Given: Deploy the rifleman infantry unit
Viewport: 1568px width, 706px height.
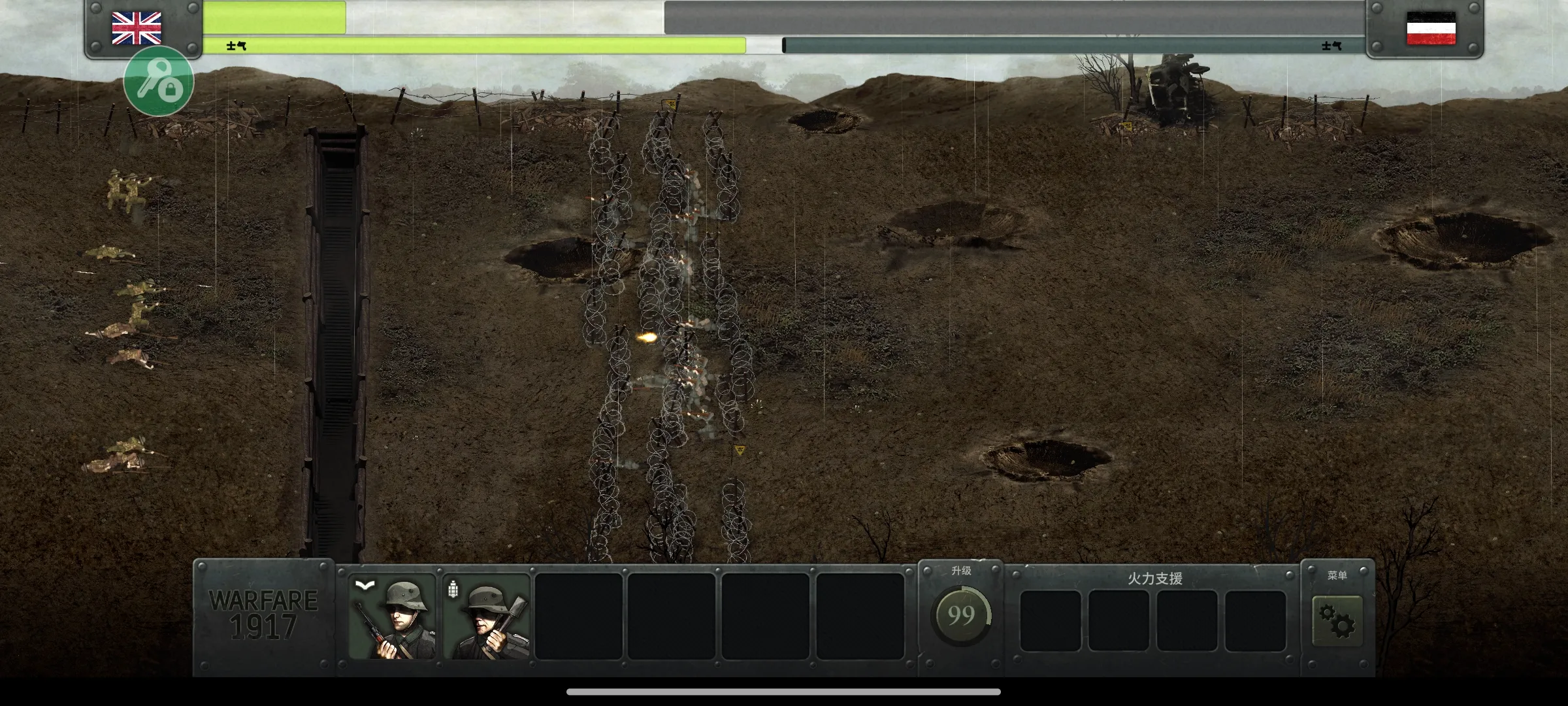Looking at the screenshot, I should point(392,616).
